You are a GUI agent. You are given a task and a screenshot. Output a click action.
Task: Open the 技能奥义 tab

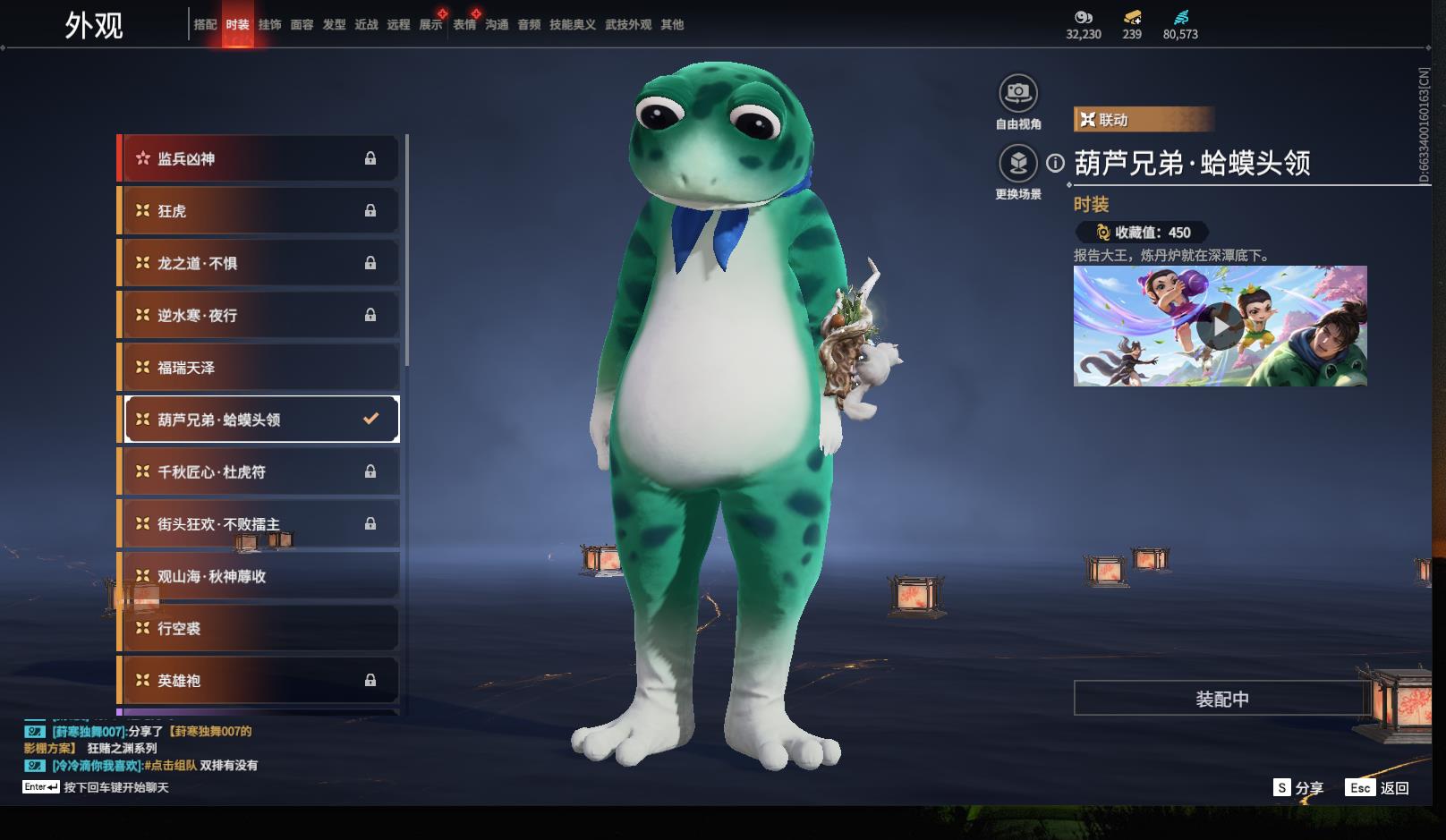pyautogui.click(x=572, y=25)
